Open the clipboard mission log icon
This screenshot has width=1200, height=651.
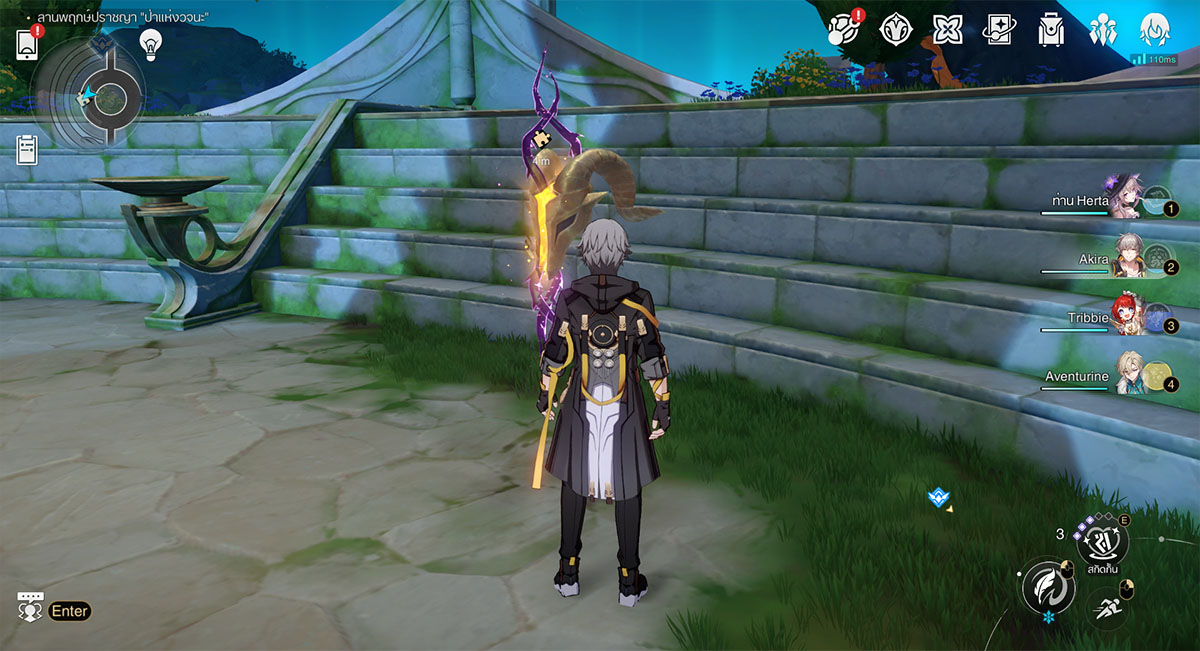pyautogui.click(x=27, y=149)
